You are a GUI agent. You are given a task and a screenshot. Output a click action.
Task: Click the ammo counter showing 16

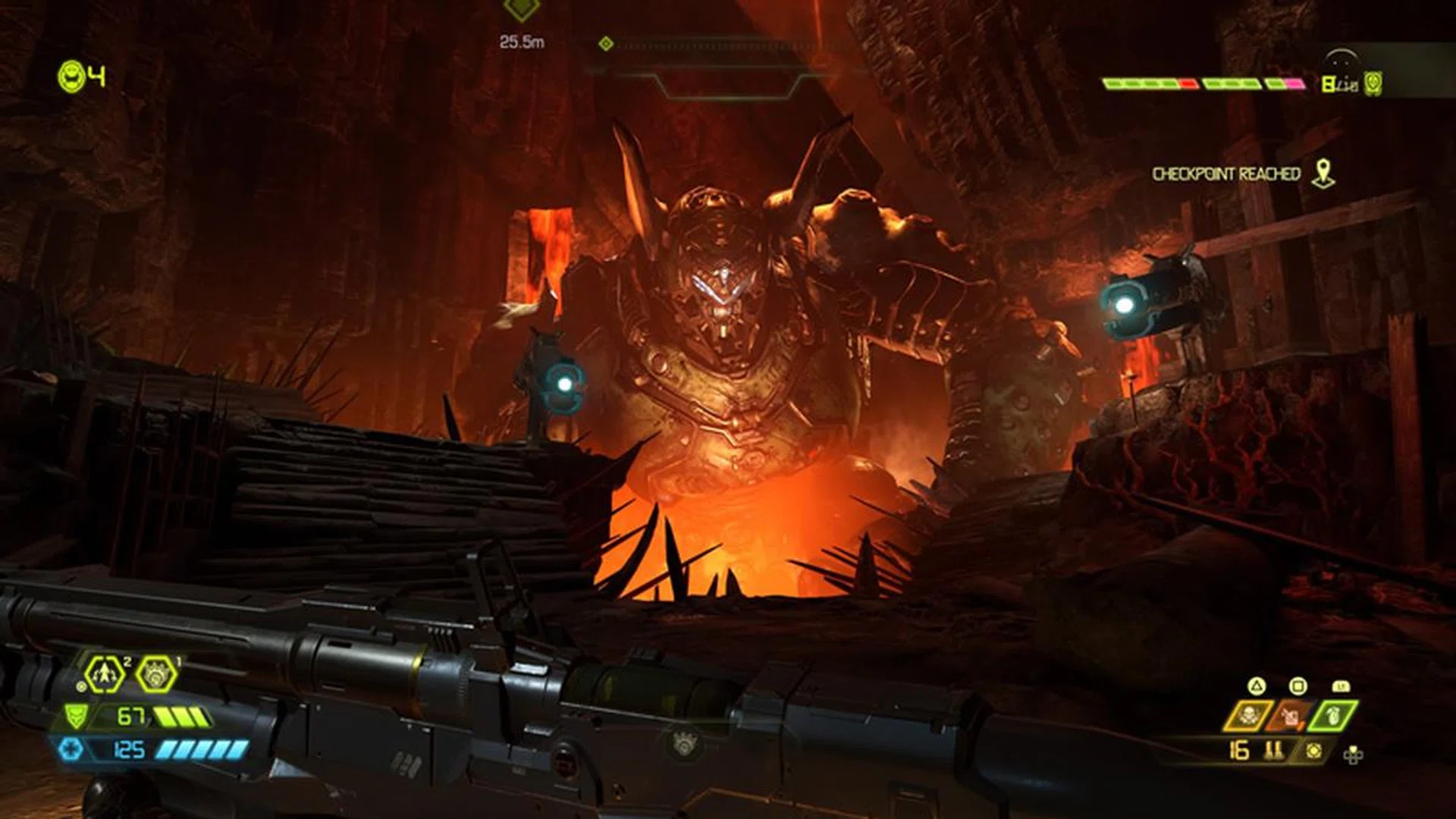click(1238, 752)
